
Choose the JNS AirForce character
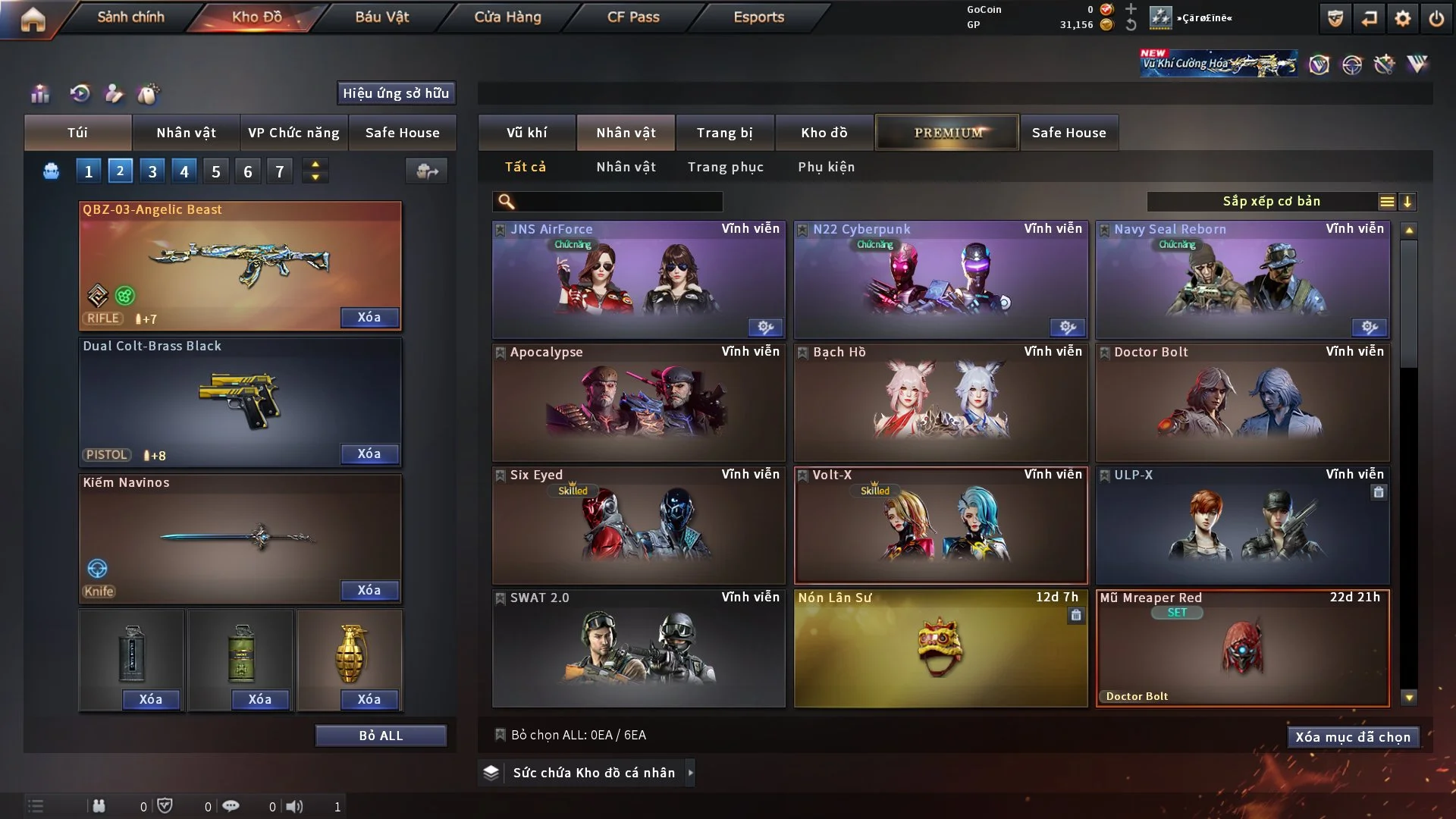[x=639, y=279]
